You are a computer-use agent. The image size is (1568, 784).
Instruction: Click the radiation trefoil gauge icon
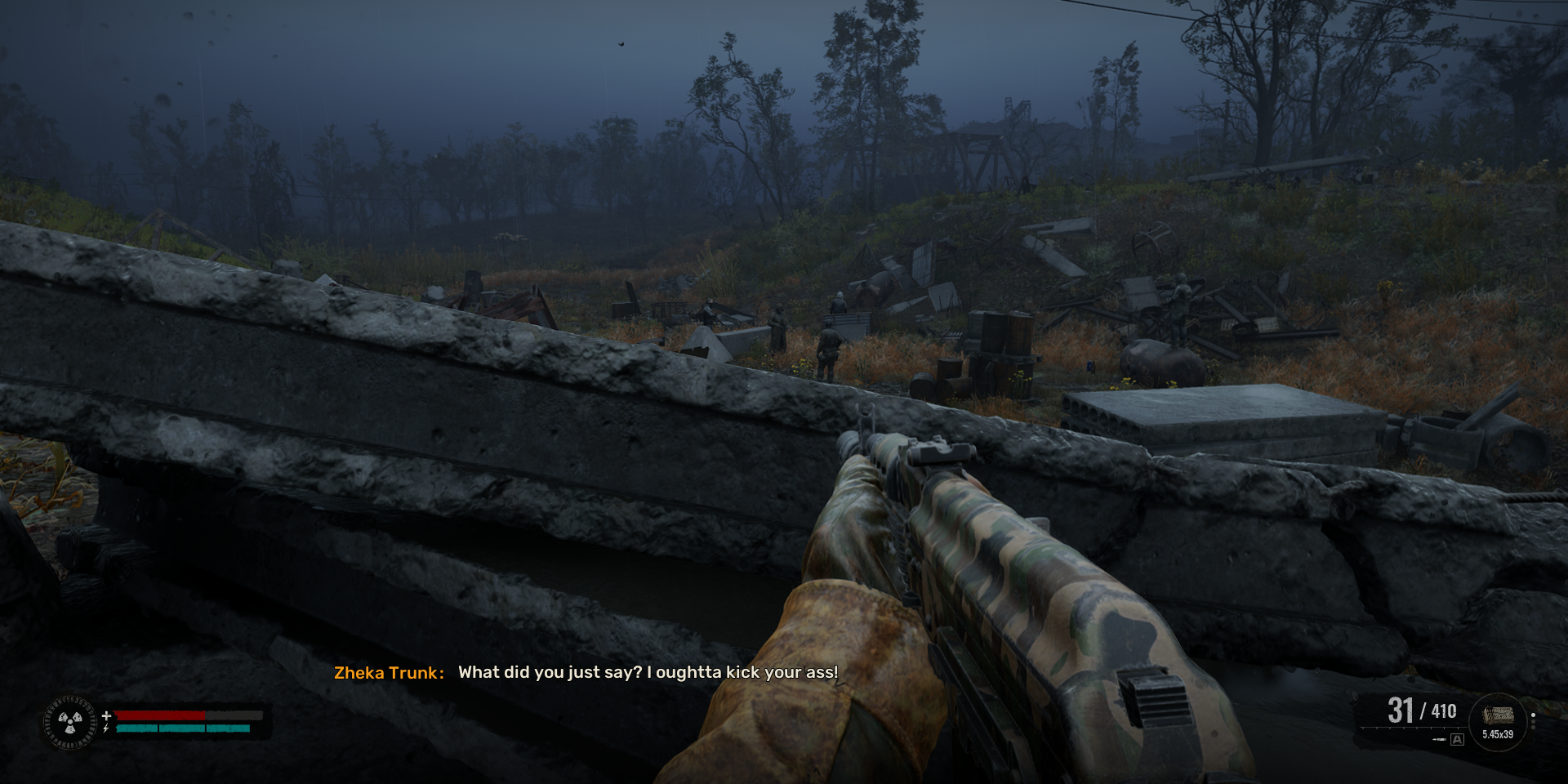click(x=70, y=722)
